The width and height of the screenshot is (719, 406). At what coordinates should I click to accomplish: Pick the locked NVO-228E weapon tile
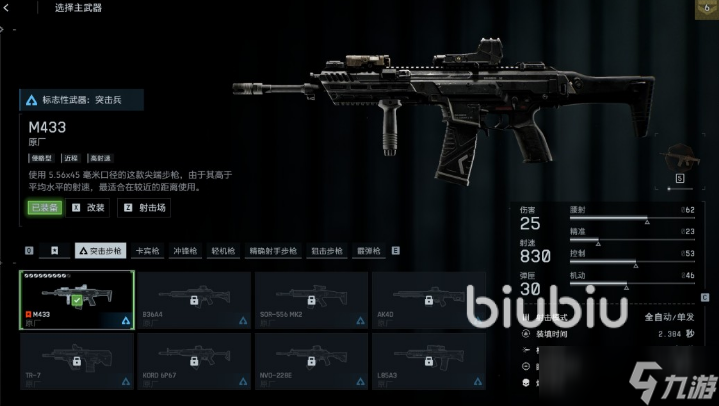pos(311,361)
